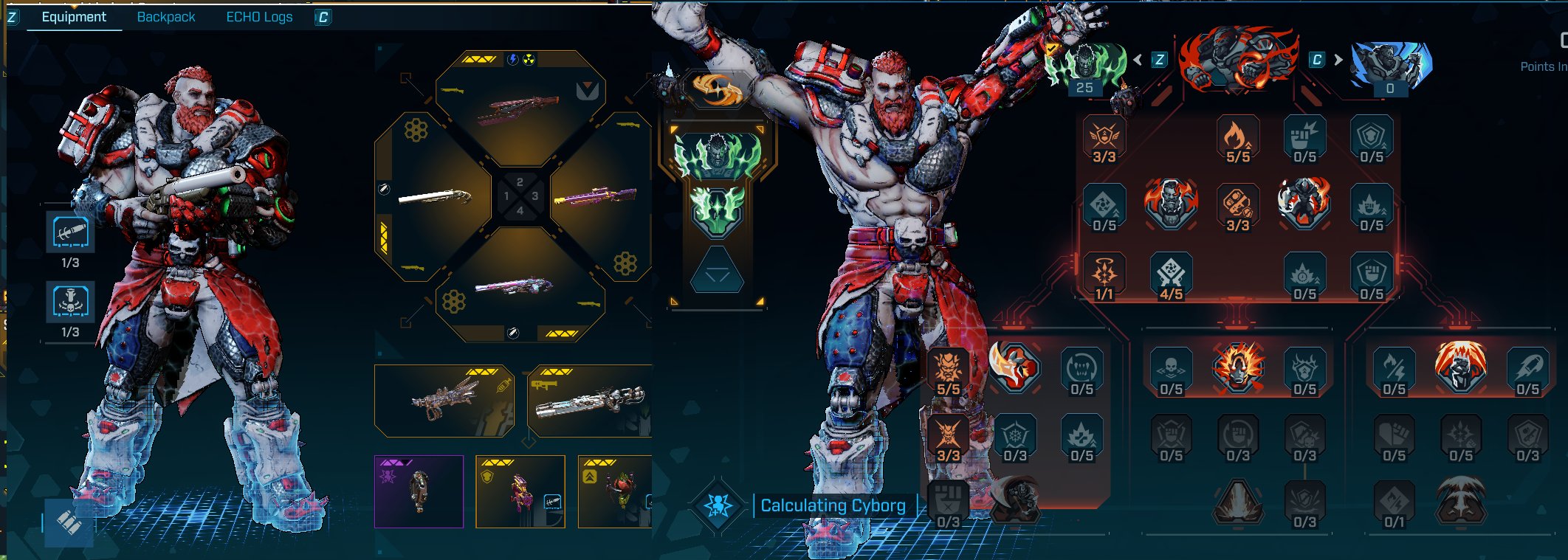Click the syringe repkit icon
The height and width of the screenshot is (560, 1568).
pos(70,232)
